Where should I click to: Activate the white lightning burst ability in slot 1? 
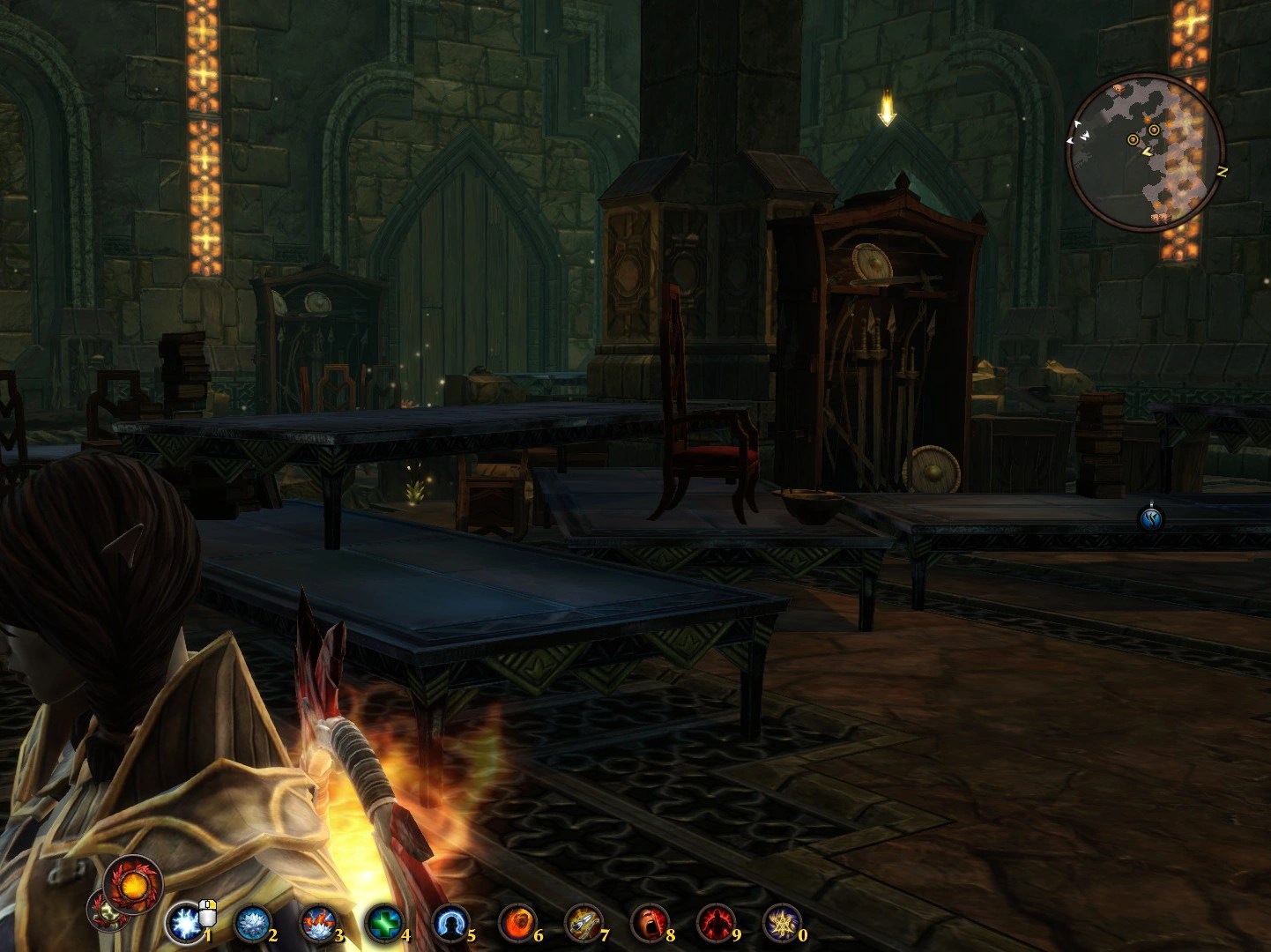tap(186, 924)
